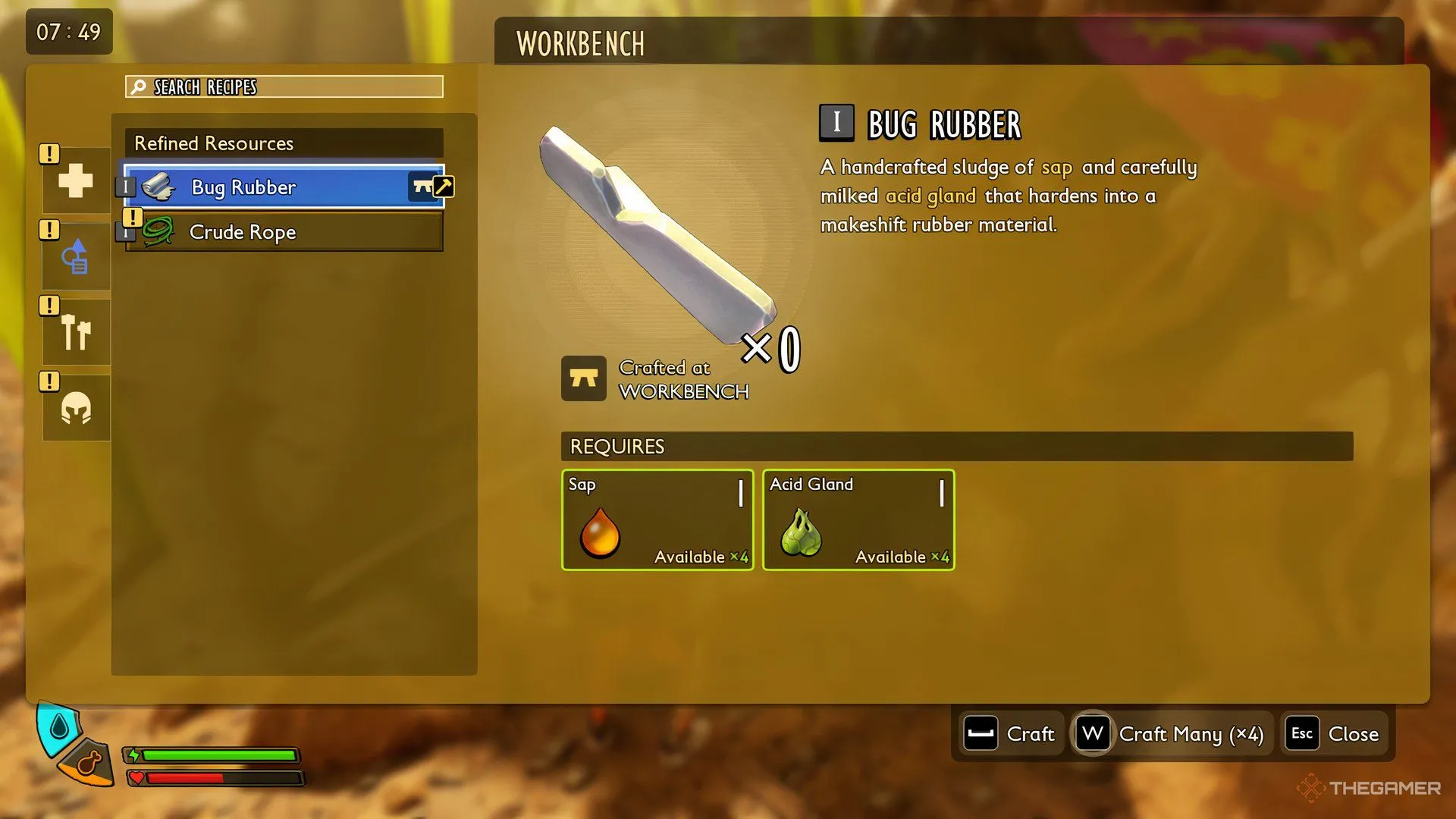Open the tools category tab

[x=76, y=332]
